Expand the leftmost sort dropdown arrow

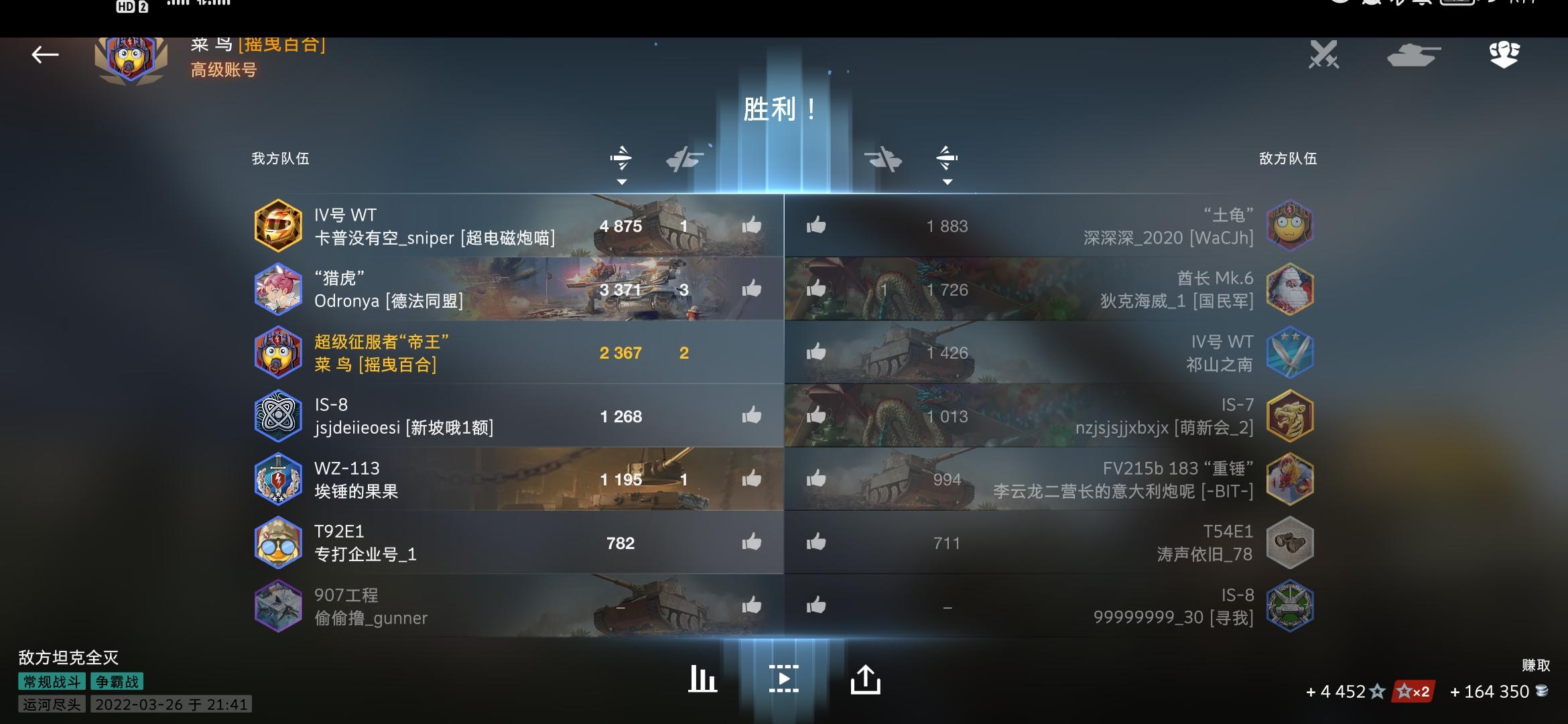pos(622,181)
